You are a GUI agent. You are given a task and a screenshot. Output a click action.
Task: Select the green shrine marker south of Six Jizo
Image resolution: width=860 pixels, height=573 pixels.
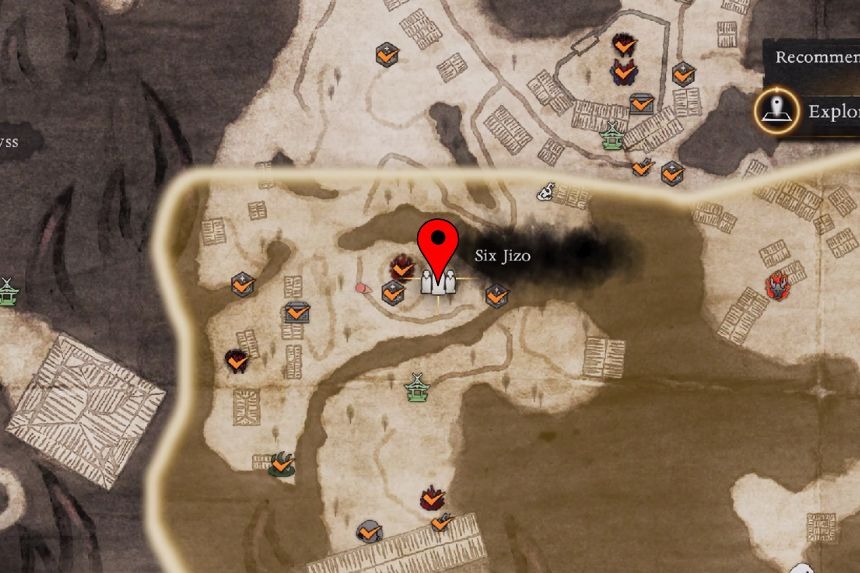coord(417,387)
